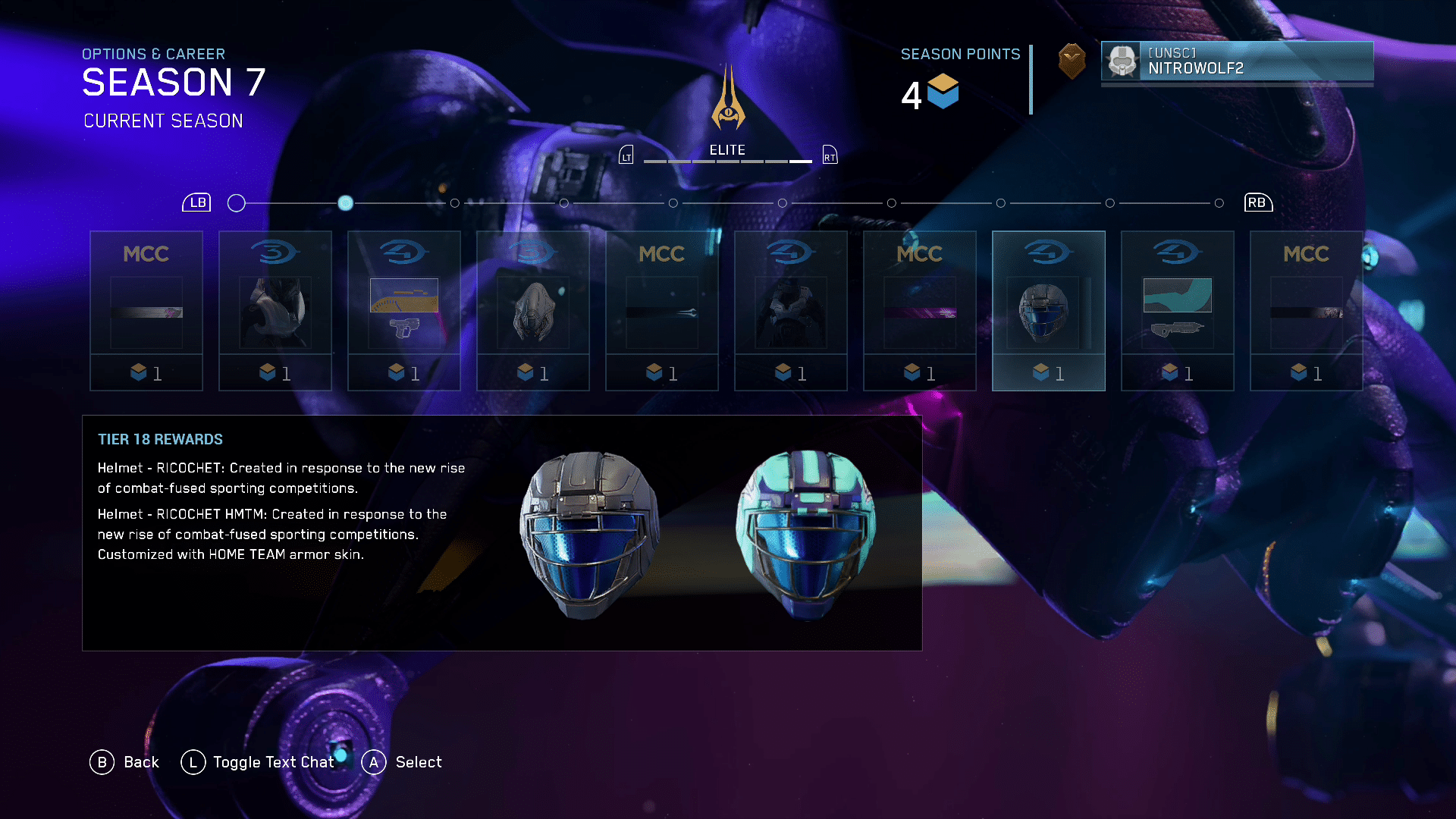Select the Ricochet helmet reward tile

(1048, 310)
